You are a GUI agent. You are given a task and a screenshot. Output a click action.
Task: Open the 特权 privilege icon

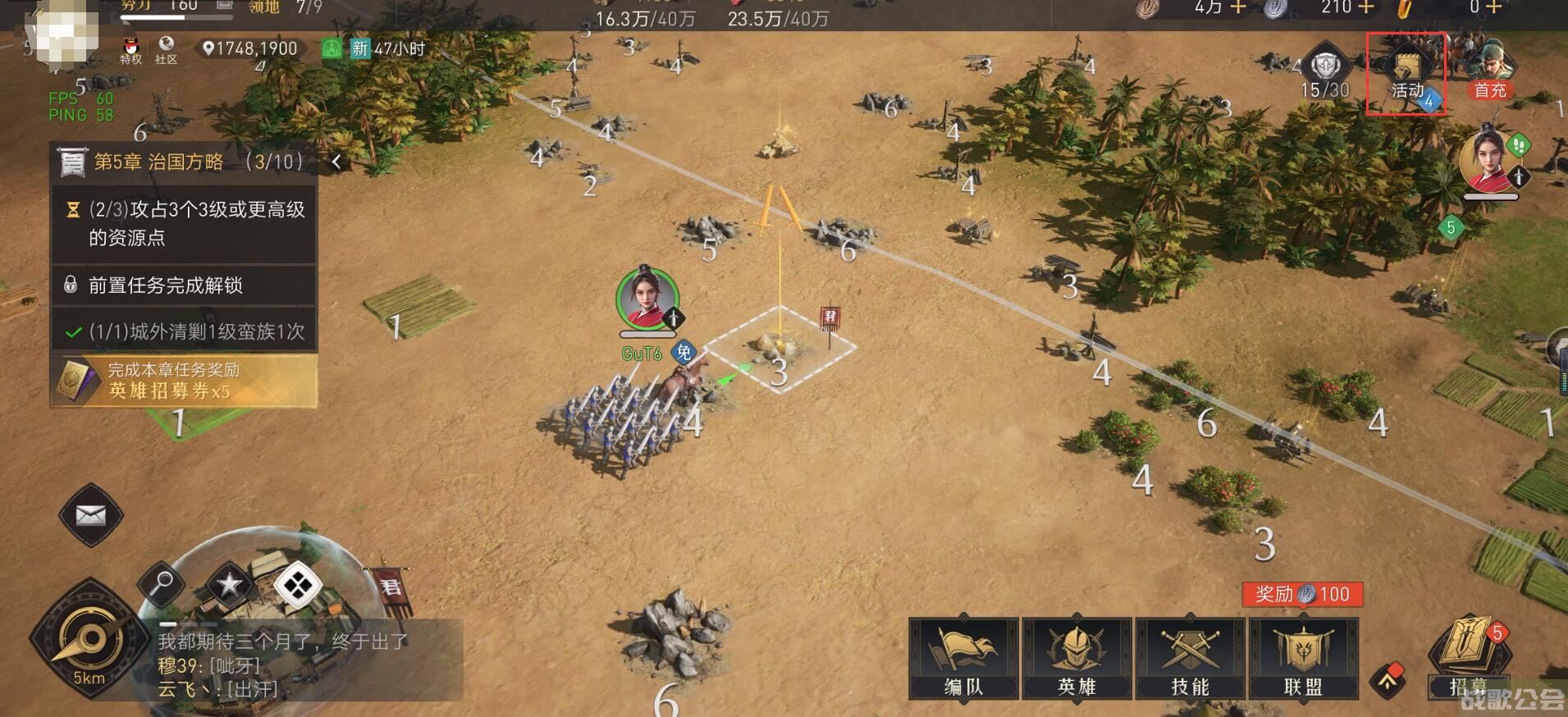point(131,50)
